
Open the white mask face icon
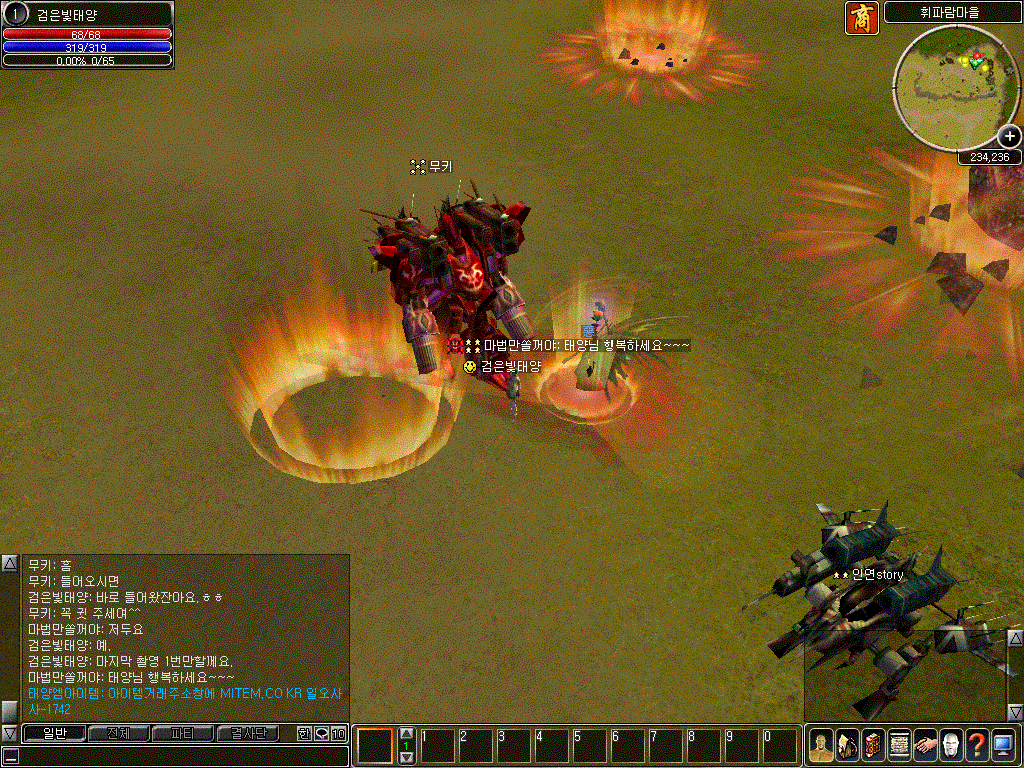(951, 745)
